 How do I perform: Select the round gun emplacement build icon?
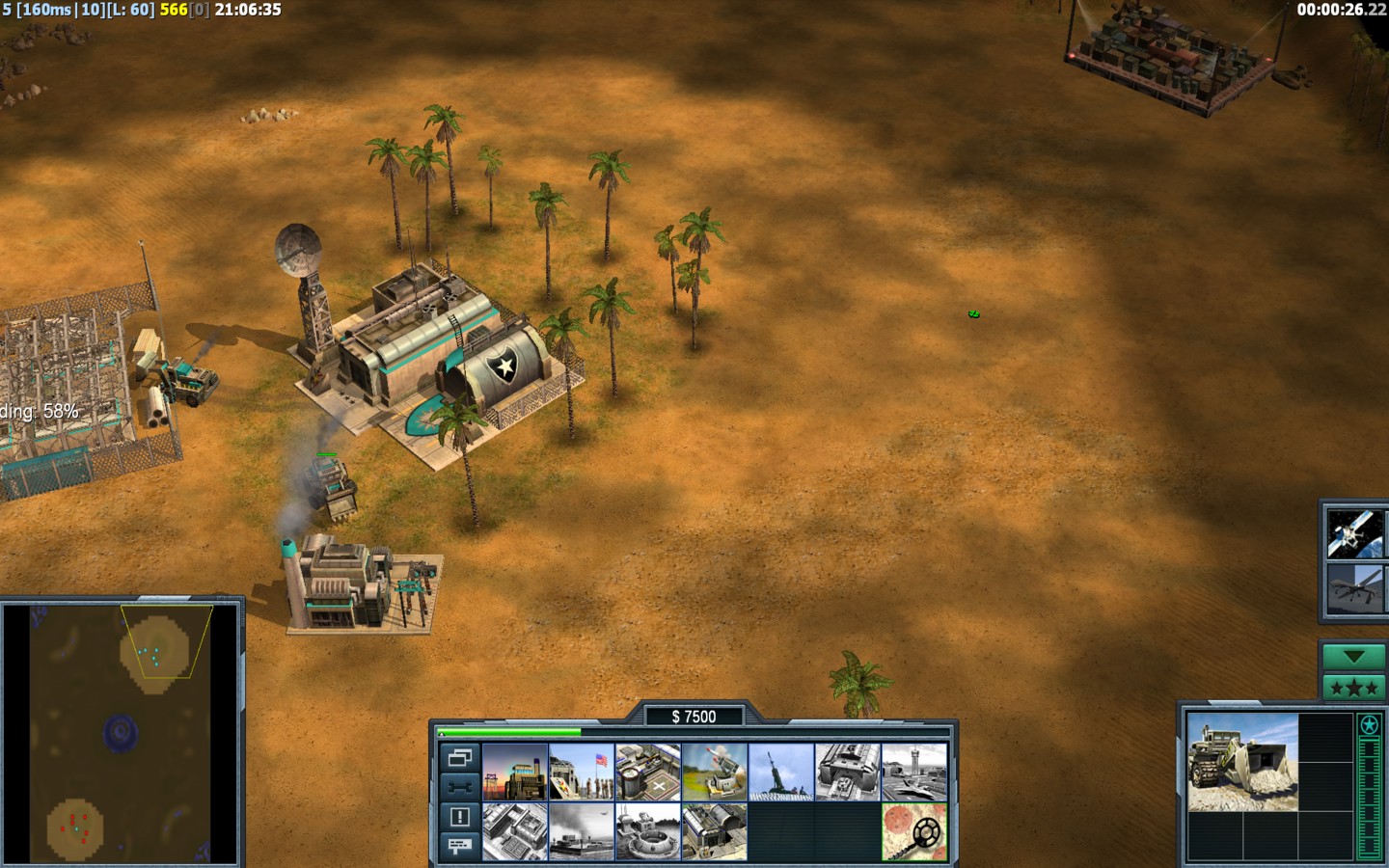tap(648, 831)
